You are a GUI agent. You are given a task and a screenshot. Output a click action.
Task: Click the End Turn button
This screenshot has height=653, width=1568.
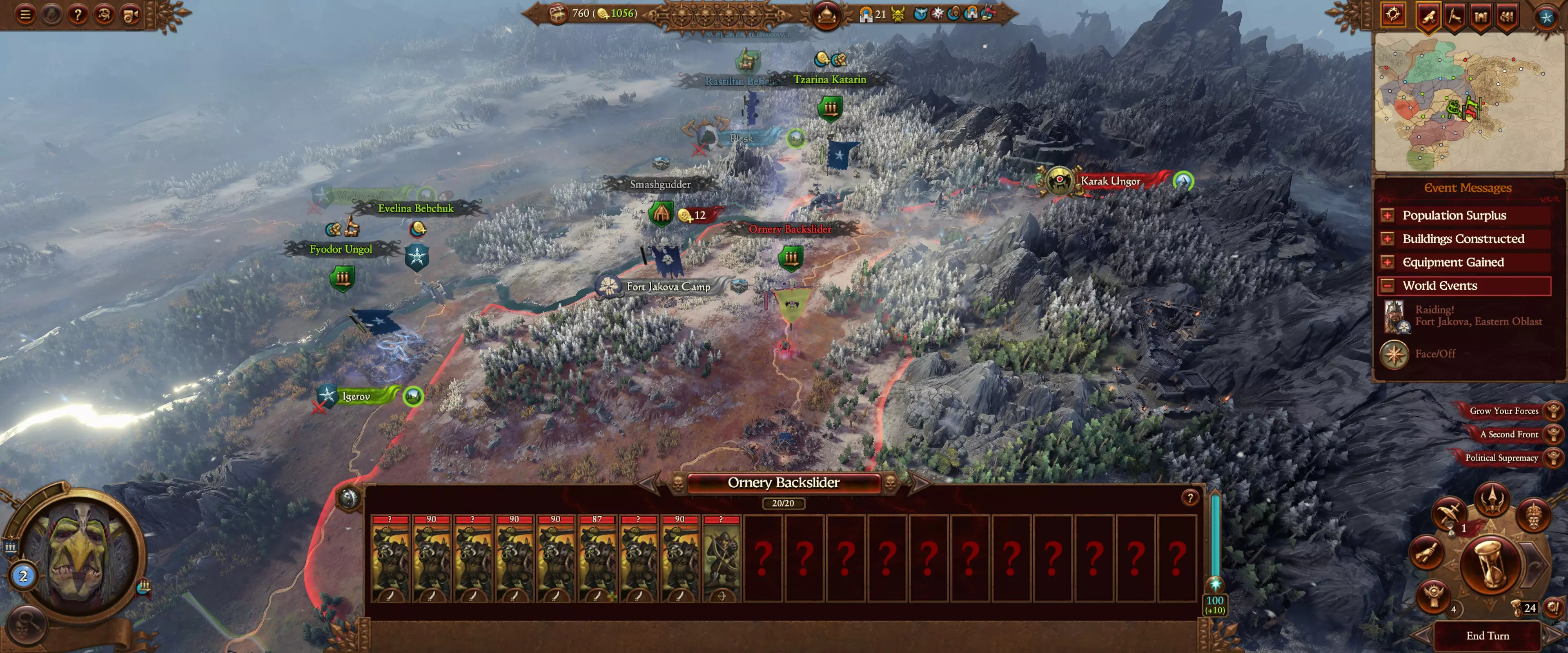pyautogui.click(x=1487, y=635)
